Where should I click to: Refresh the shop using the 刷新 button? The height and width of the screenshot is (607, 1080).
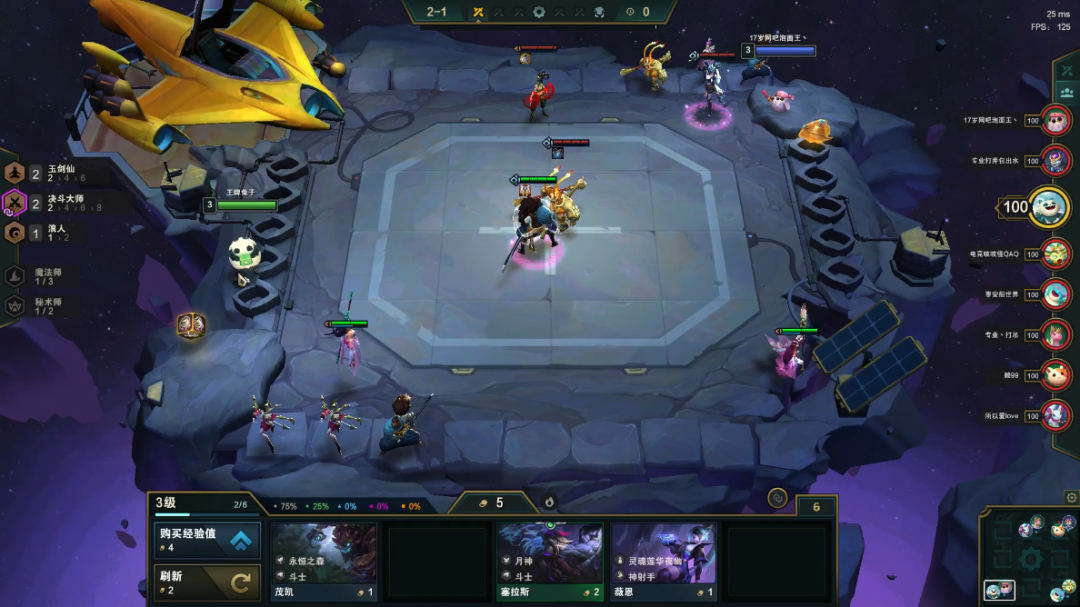(207, 582)
